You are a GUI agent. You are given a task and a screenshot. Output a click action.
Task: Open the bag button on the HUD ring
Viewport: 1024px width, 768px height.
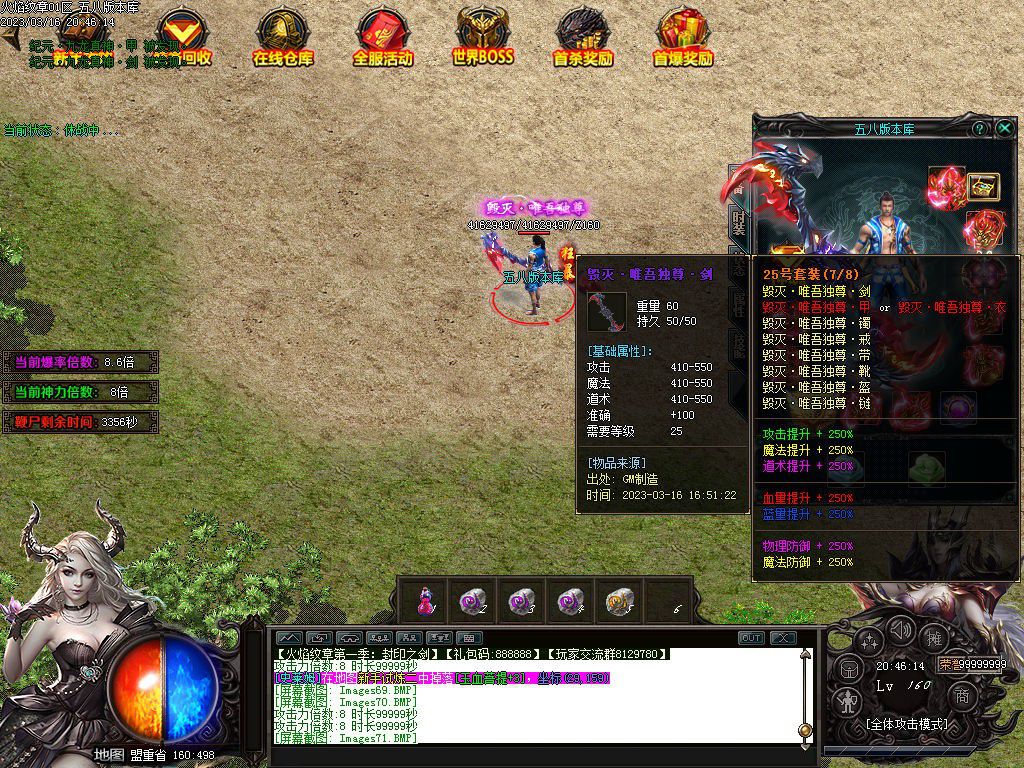850,667
